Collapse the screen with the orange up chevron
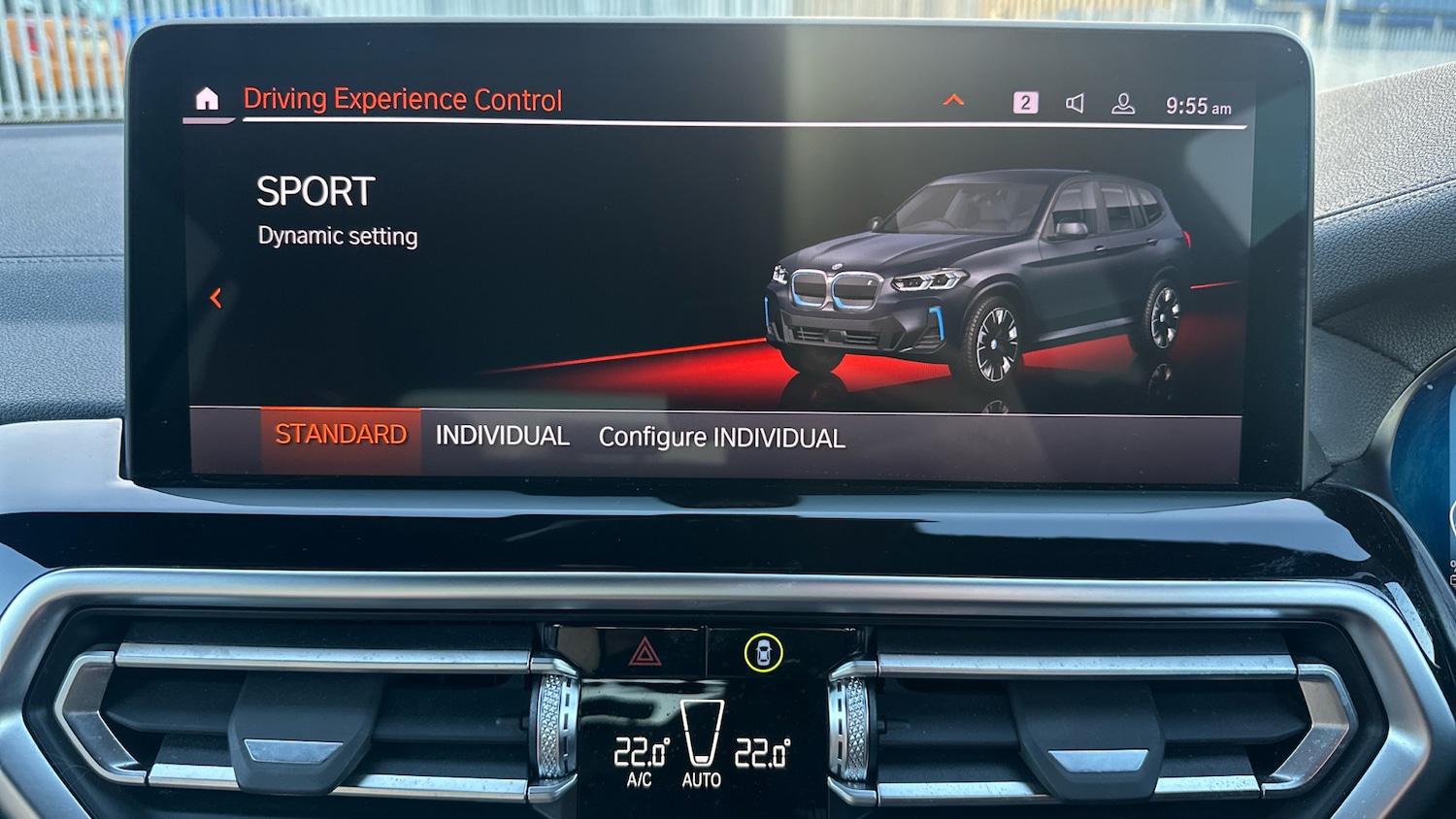1456x819 pixels. pyautogui.click(x=954, y=99)
